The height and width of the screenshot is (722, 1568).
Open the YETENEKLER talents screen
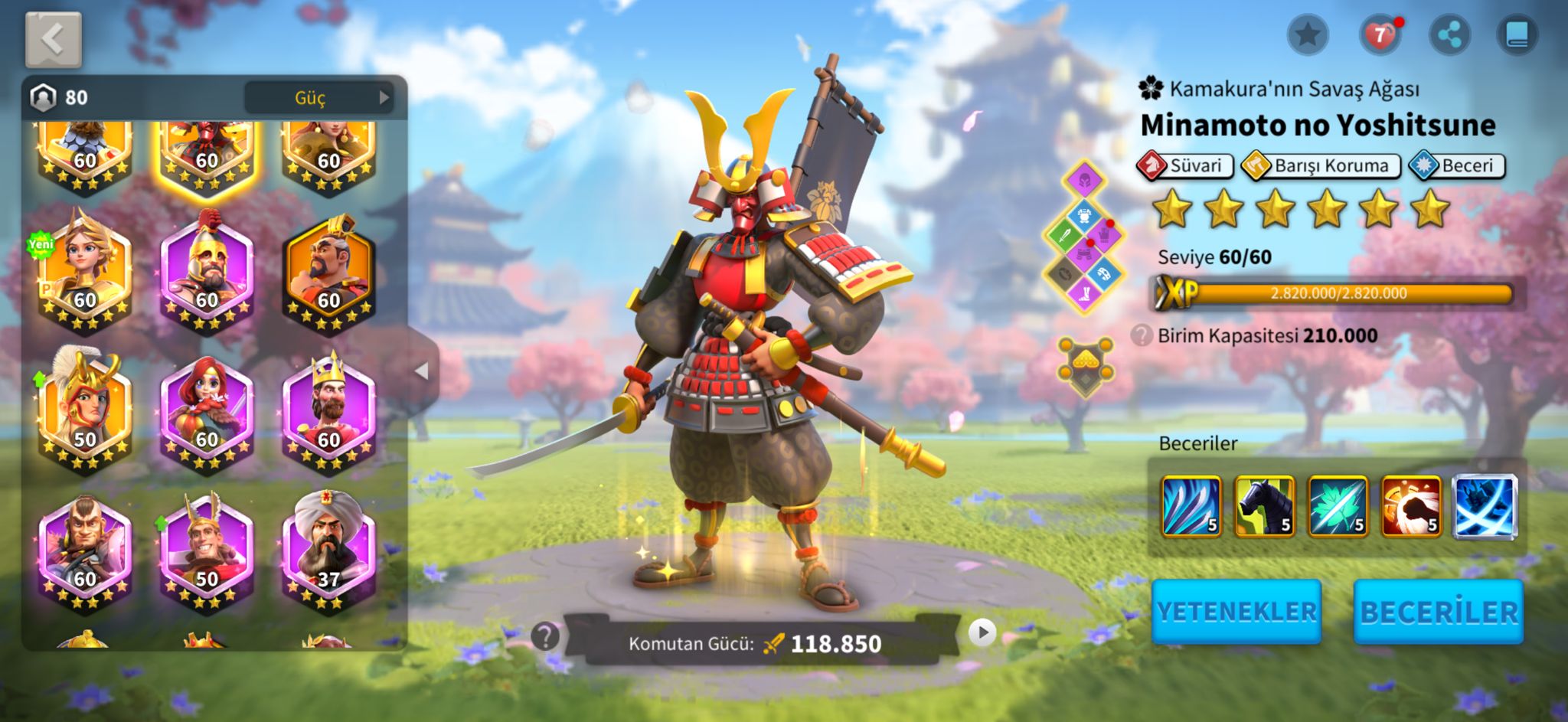tap(1236, 611)
